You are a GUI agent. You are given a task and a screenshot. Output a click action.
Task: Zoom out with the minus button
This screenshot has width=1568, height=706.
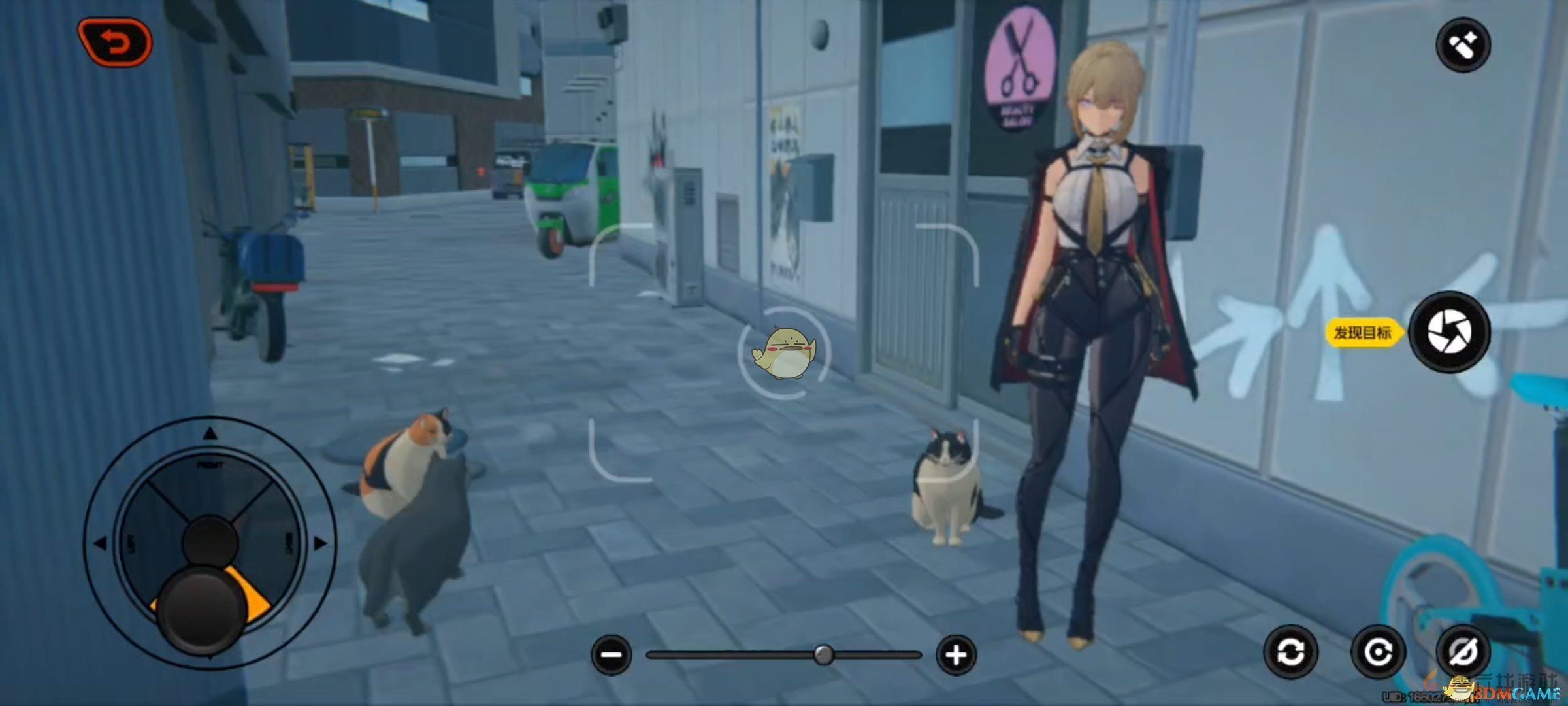point(612,654)
